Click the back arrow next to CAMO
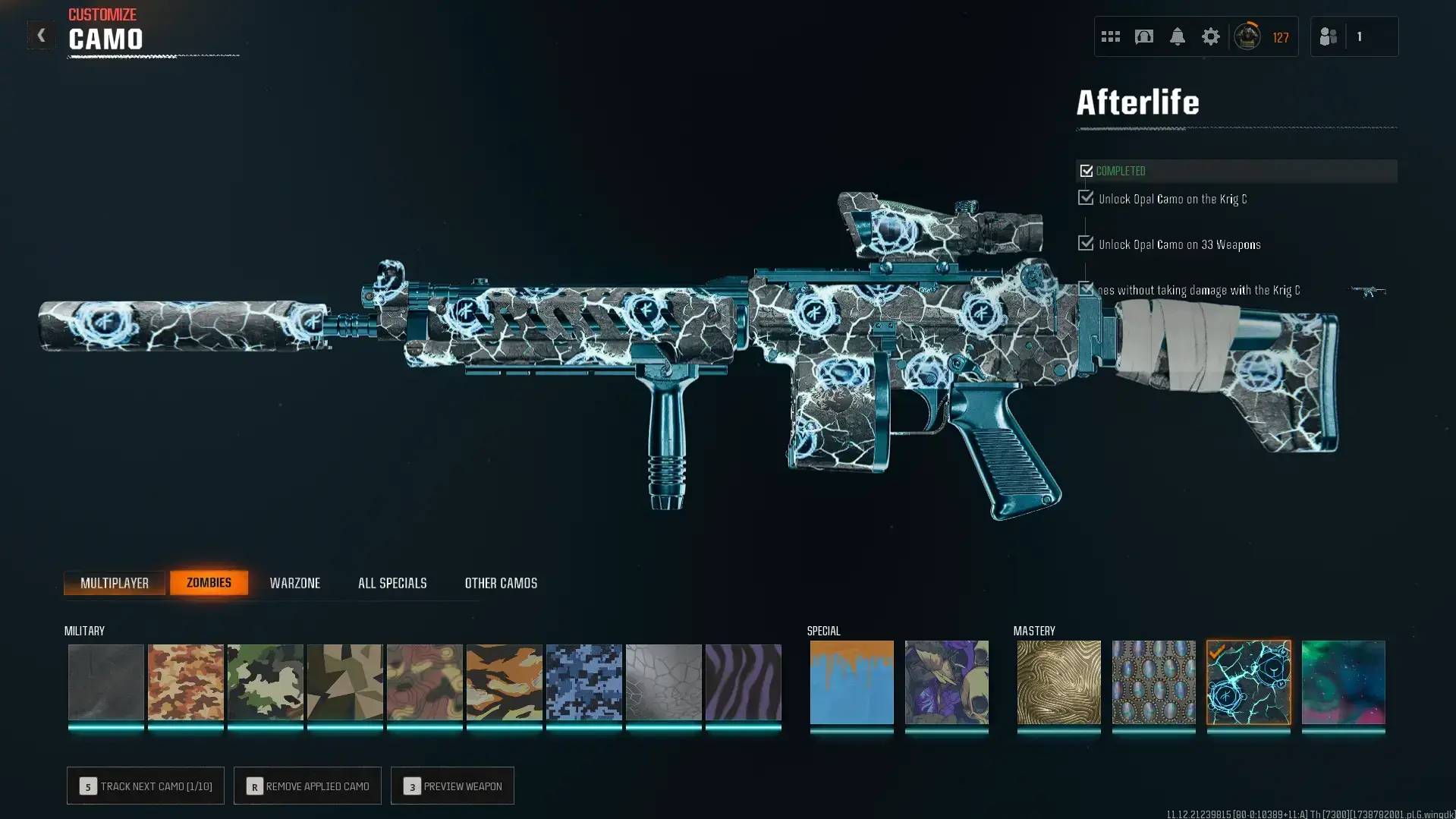 [x=41, y=35]
